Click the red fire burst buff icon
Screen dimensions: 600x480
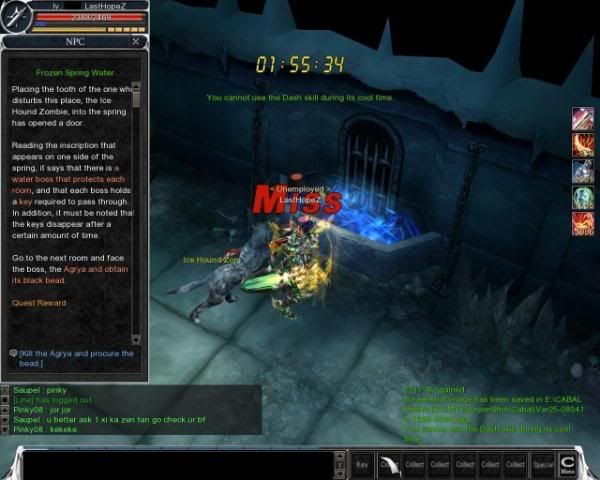pos(582,223)
